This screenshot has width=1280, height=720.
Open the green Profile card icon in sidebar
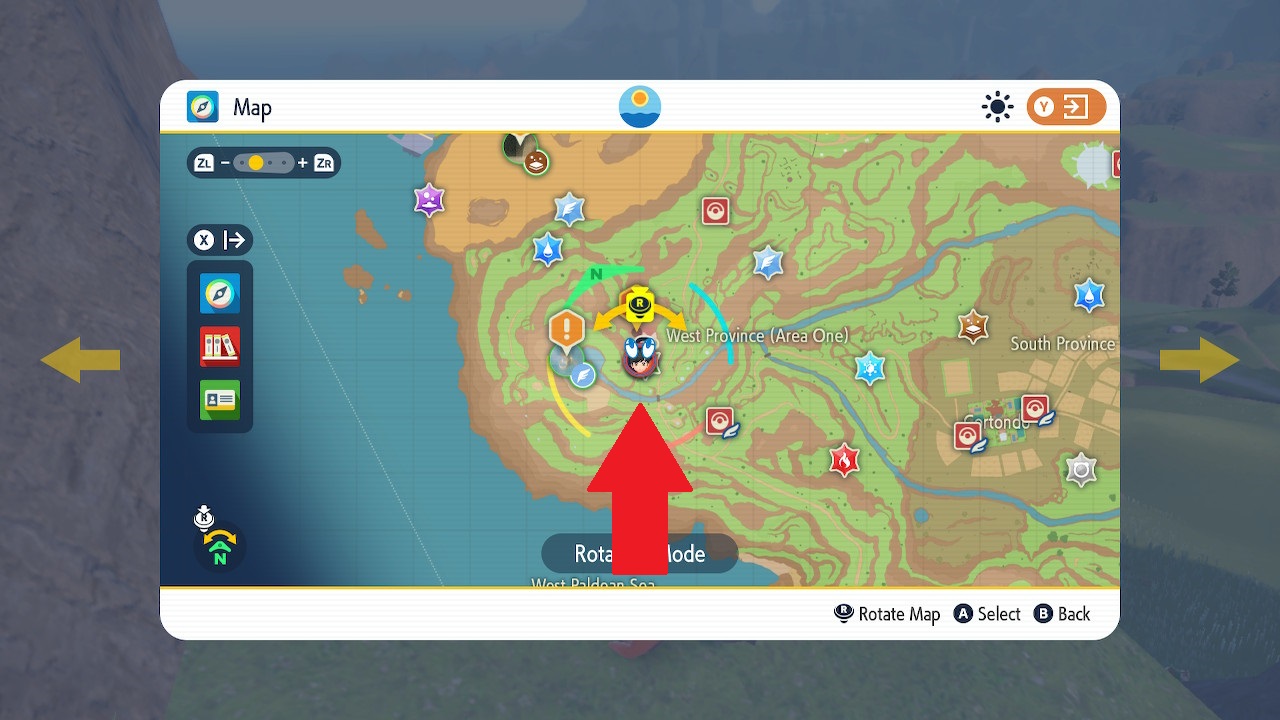pos(219,399)
